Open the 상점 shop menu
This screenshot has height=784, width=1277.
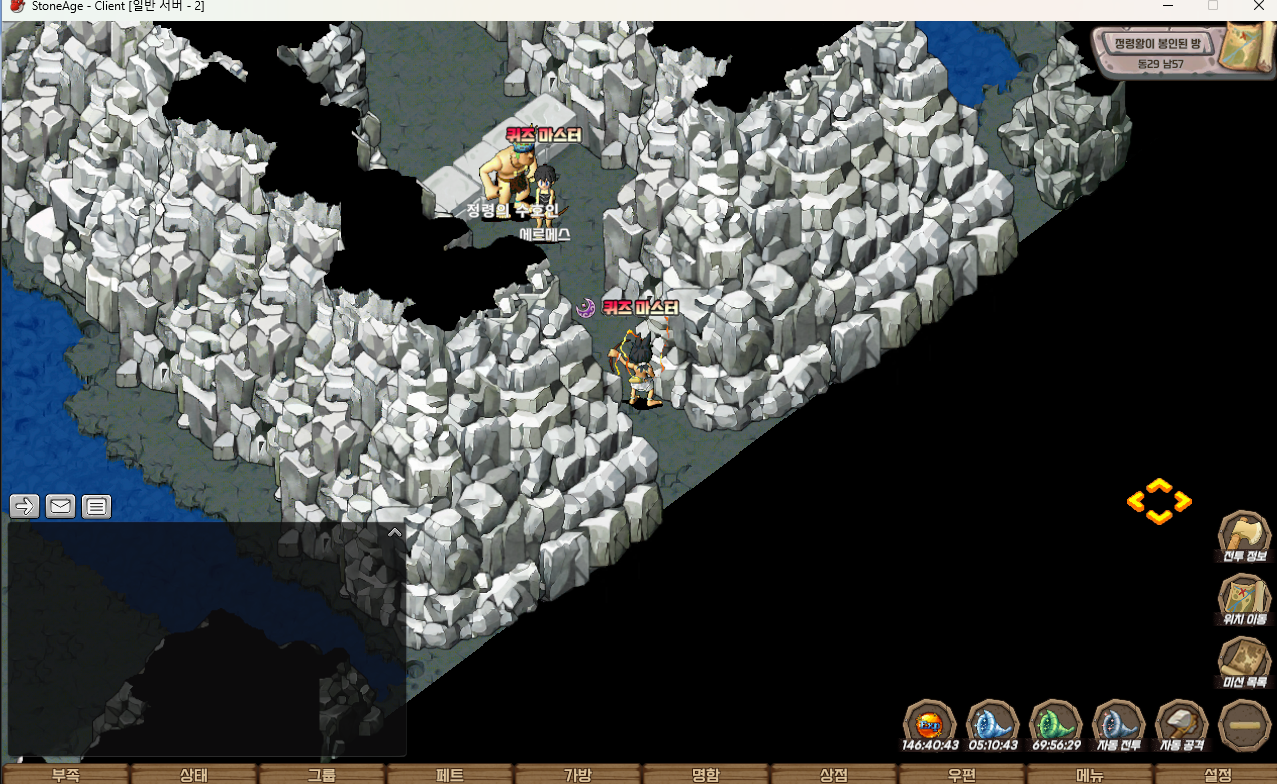pyautogui.click(x=834, y=775)
